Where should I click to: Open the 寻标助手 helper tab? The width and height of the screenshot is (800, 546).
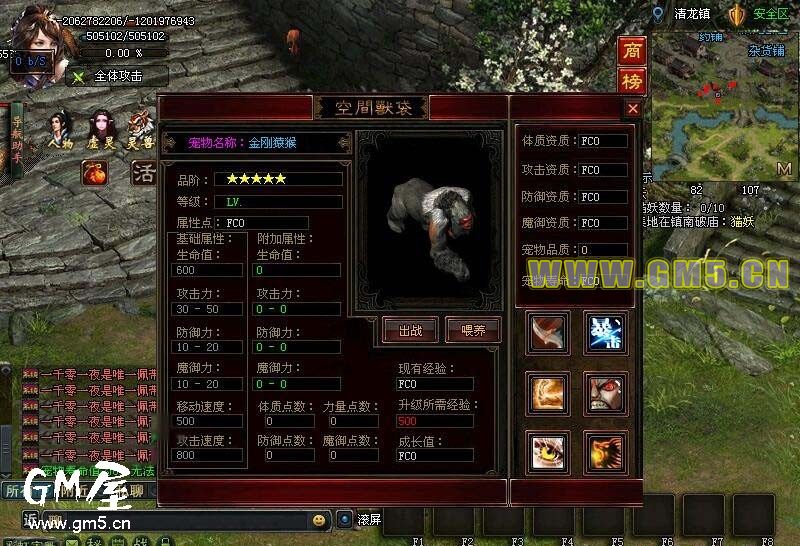[16, 138]
